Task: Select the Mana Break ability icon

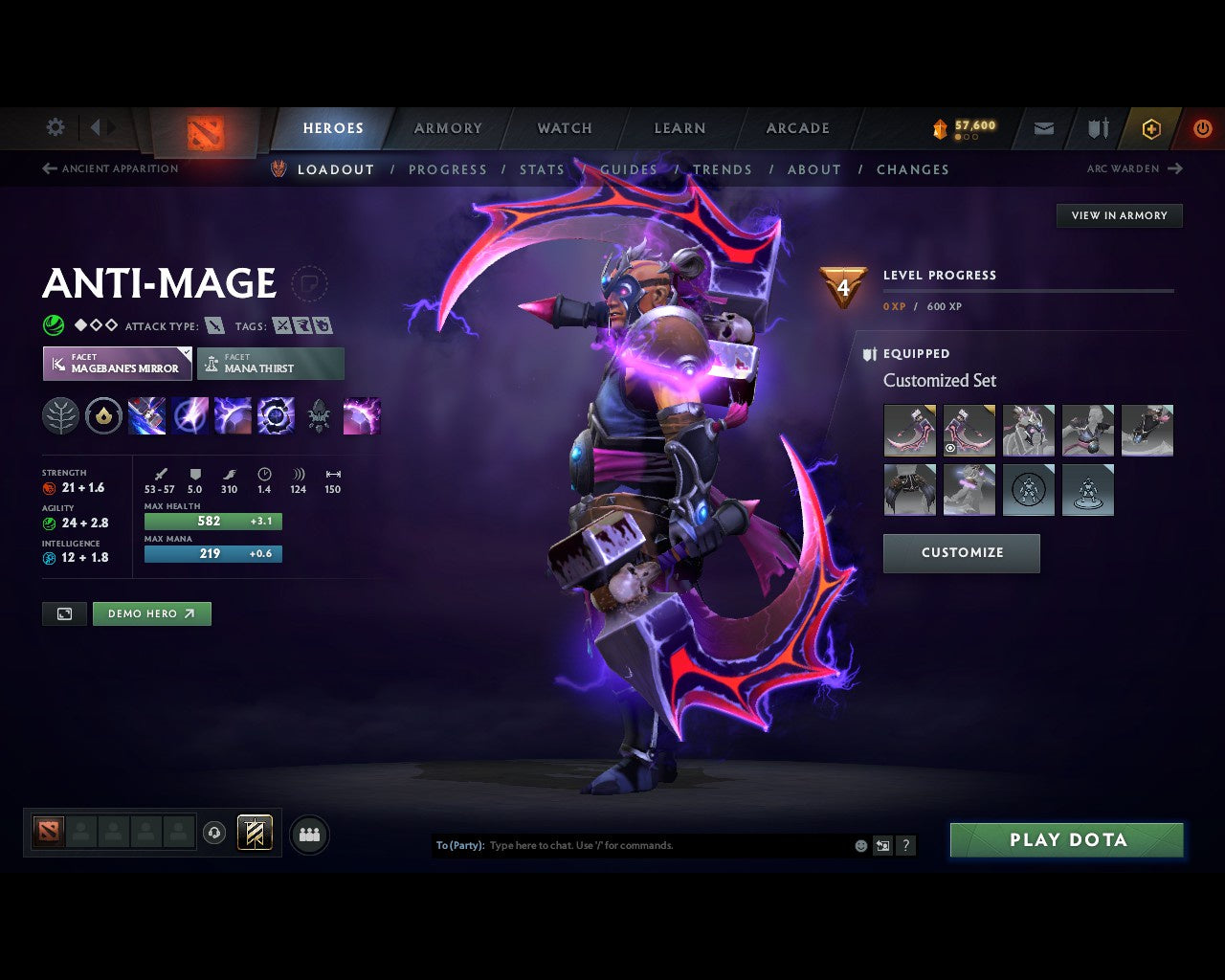Action: (146, 415)
